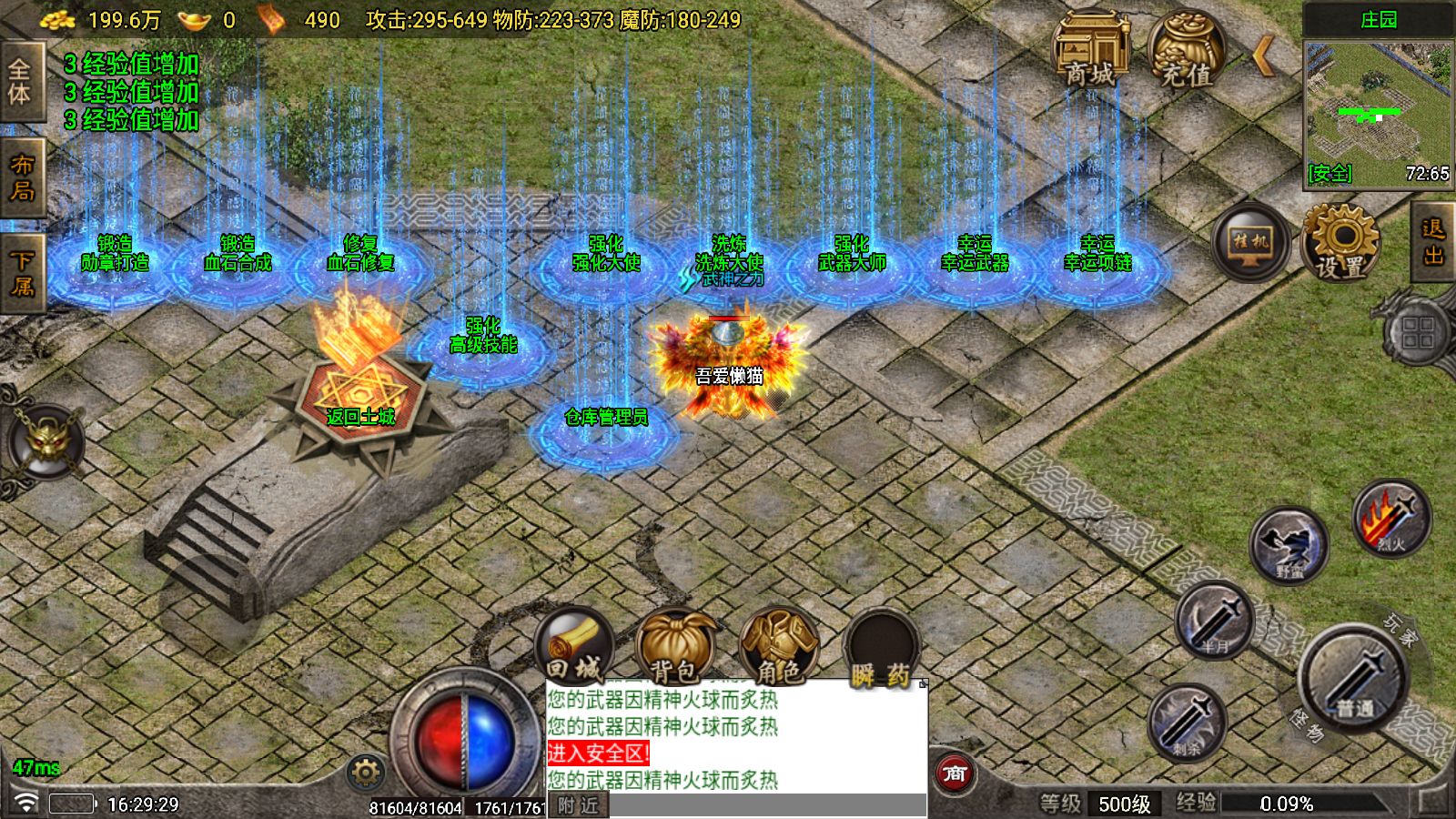Open the 庄园 minimap
This screenshot has height=819, width=1456.
1378,109
